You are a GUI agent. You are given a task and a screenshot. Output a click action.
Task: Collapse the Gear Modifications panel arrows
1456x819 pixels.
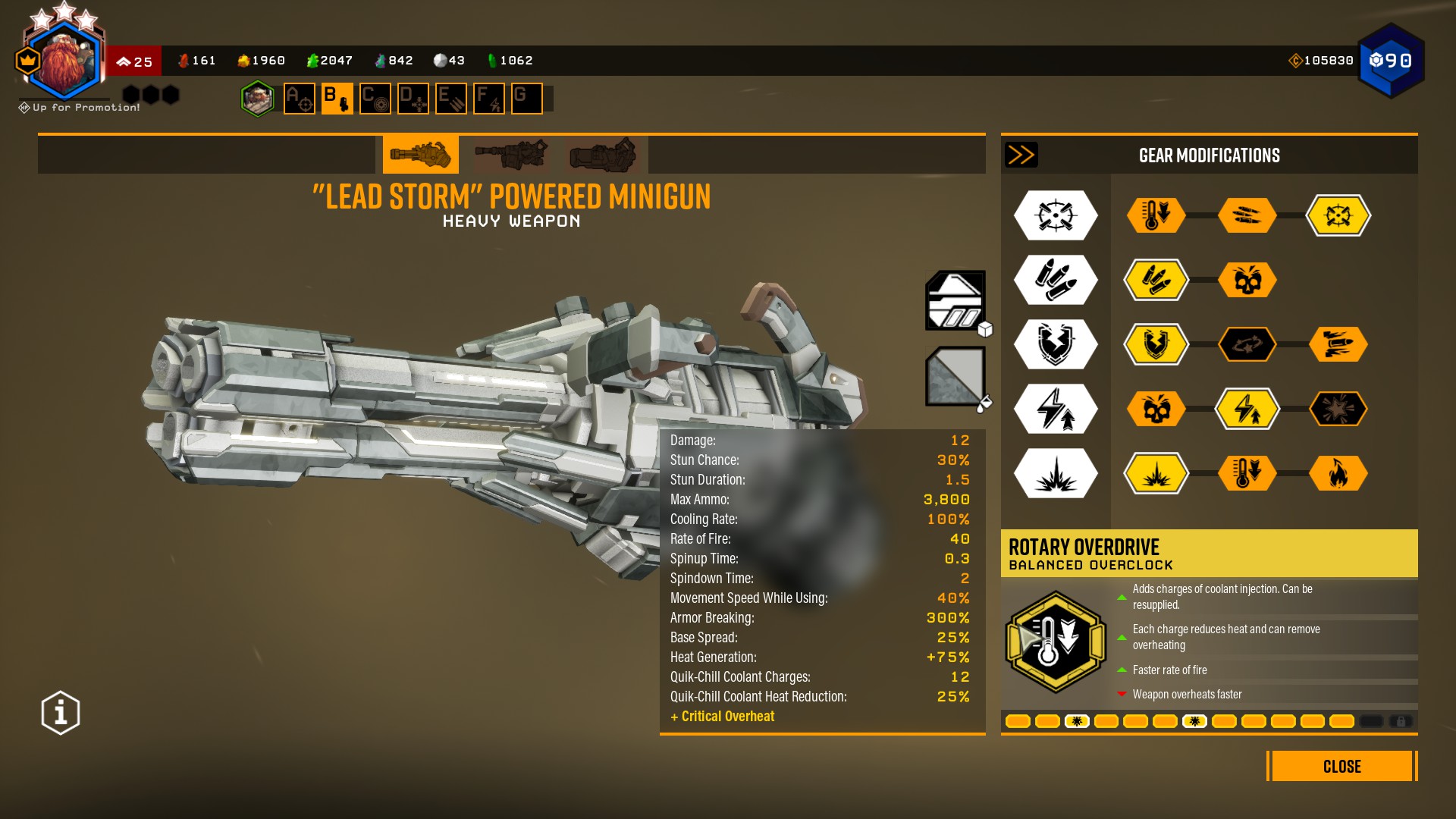click(x=1021, y=155)
